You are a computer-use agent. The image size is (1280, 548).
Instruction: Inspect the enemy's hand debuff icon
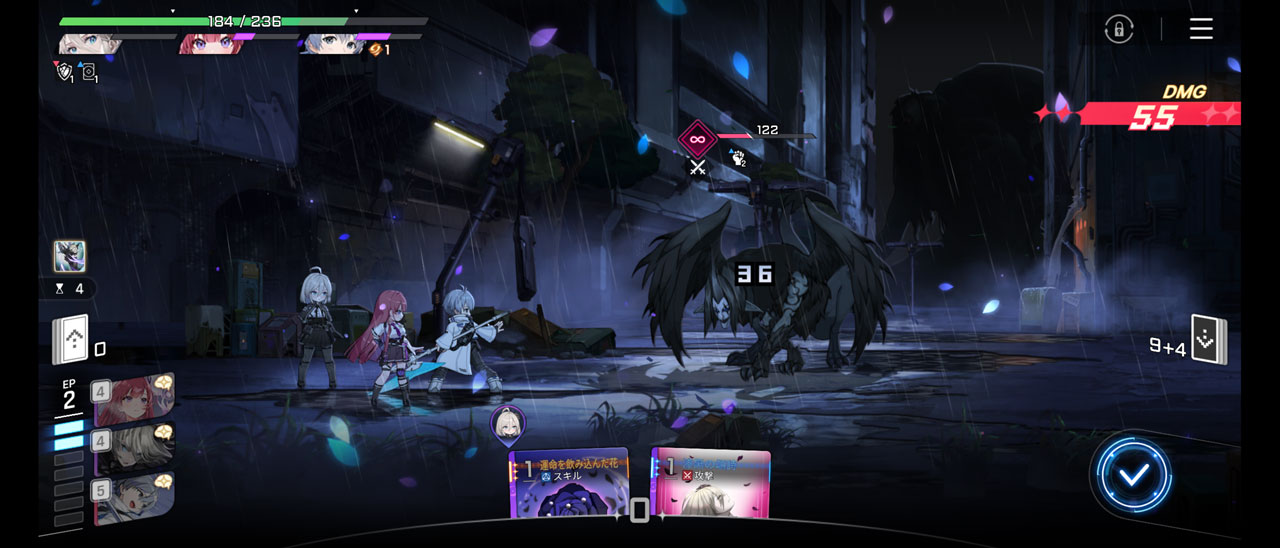(738, 157)
